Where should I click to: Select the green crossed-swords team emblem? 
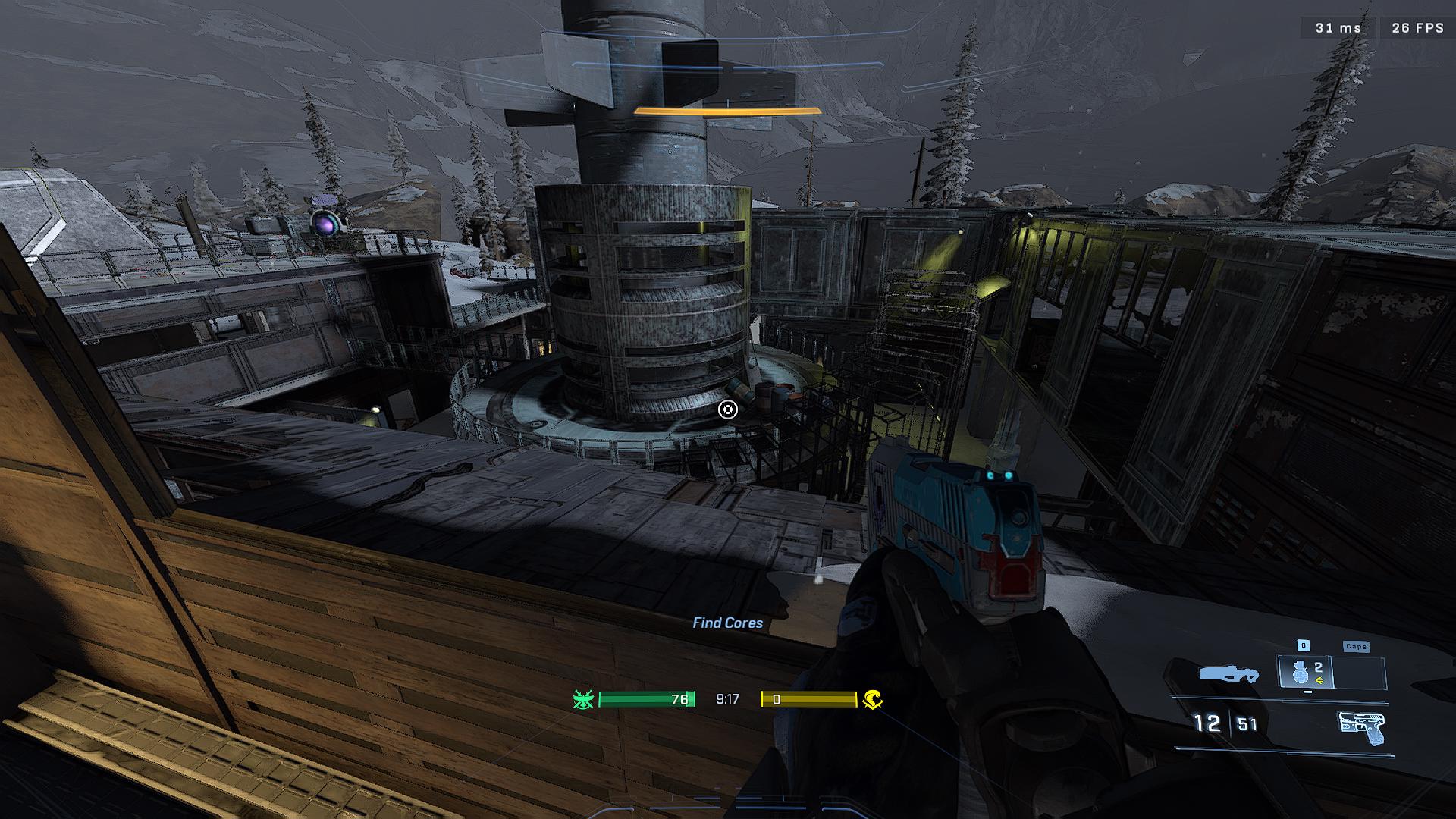(583, 699)
